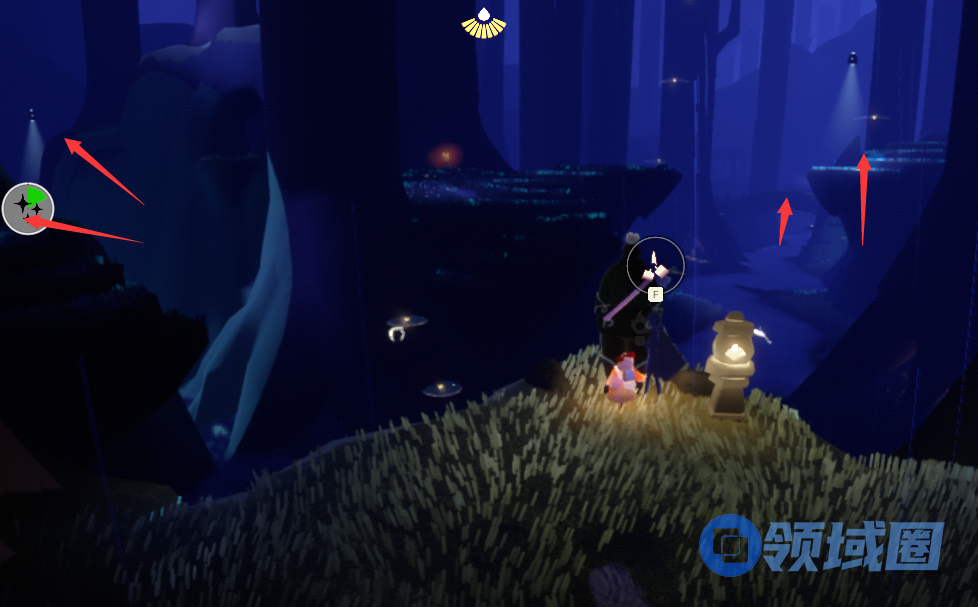Click the gray sparkle stars progress icon

pos(27,208)
